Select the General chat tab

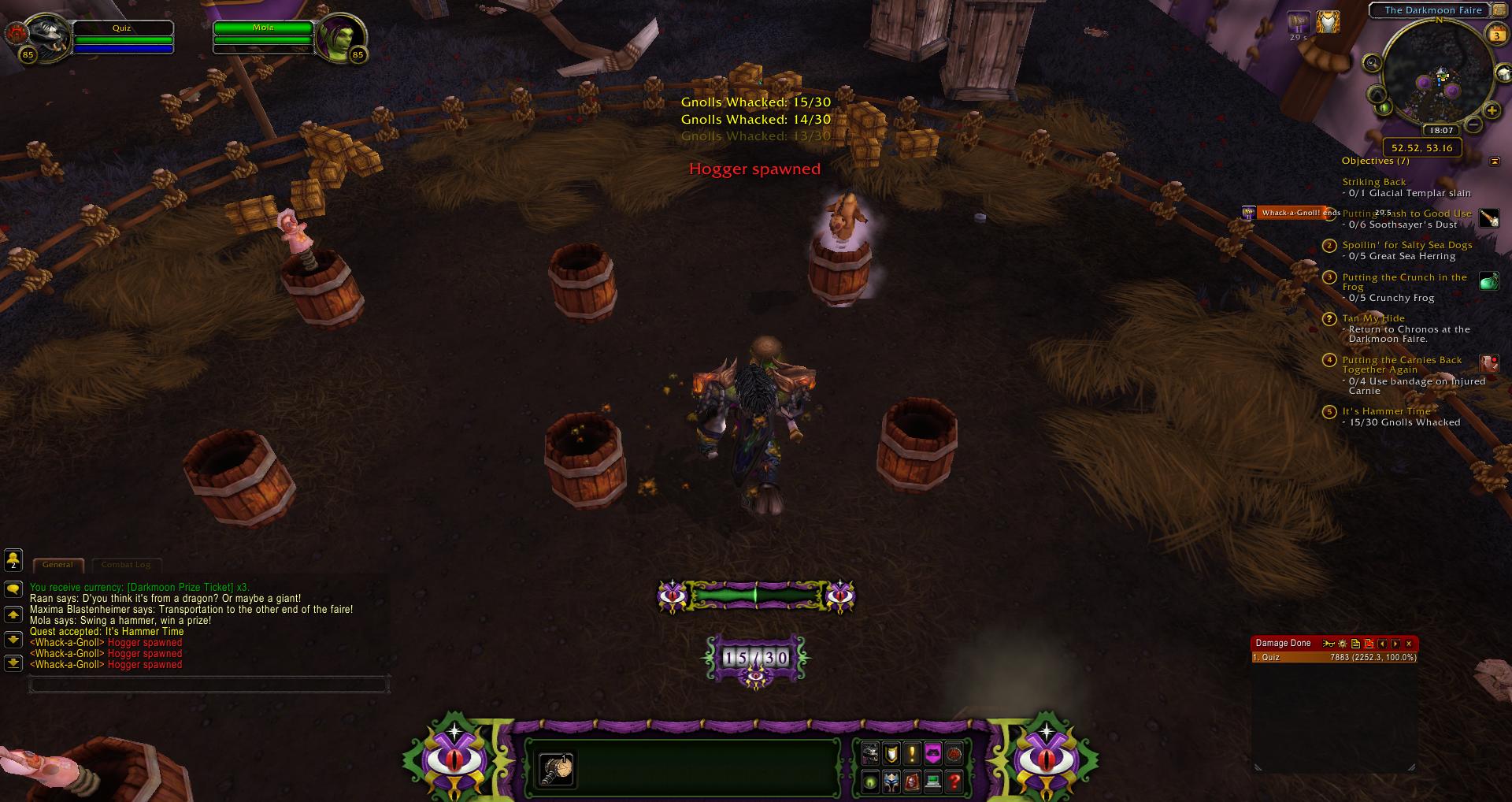pos(57,564)
